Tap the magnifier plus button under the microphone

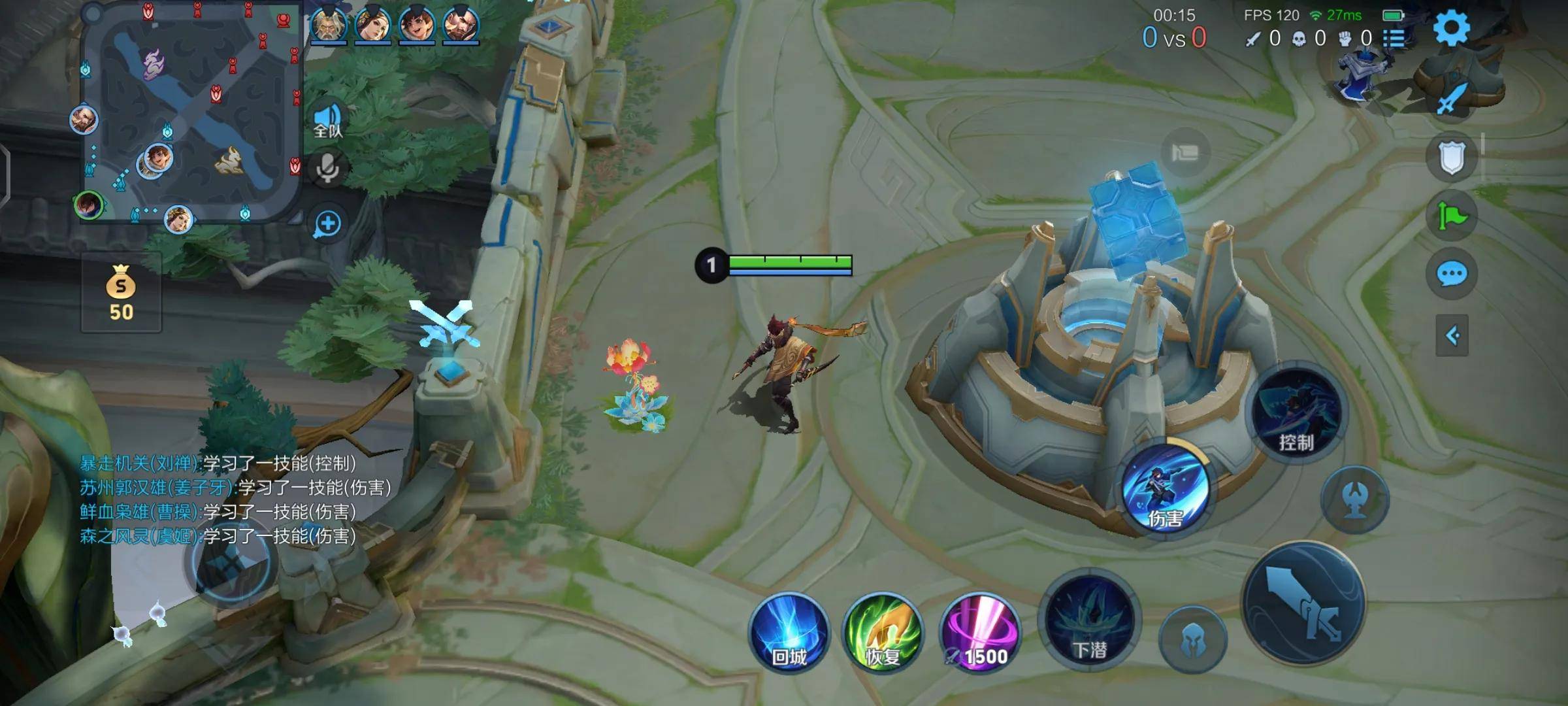[327, 224]
